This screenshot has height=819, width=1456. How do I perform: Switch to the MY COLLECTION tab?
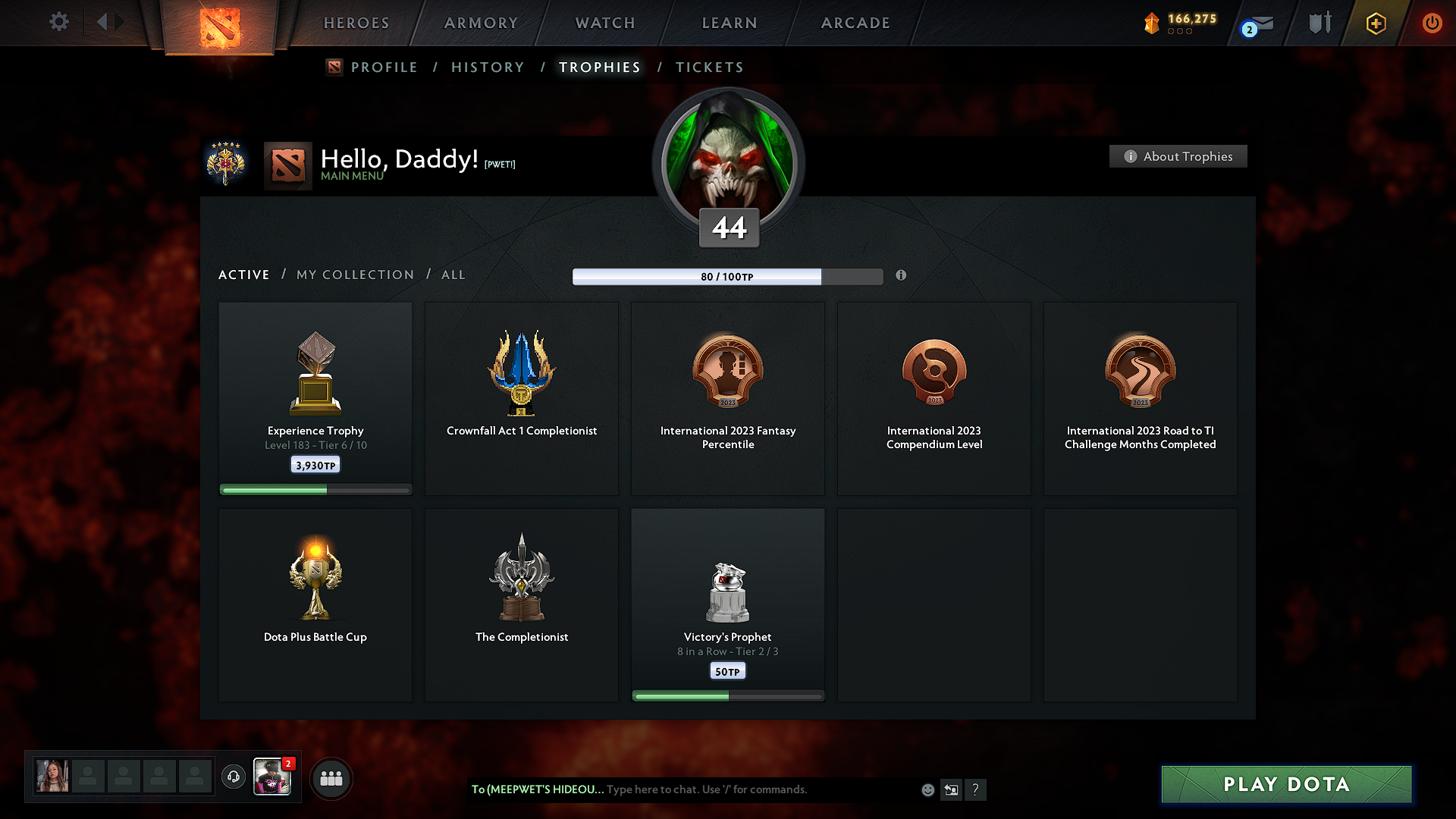tap(354, 275)
